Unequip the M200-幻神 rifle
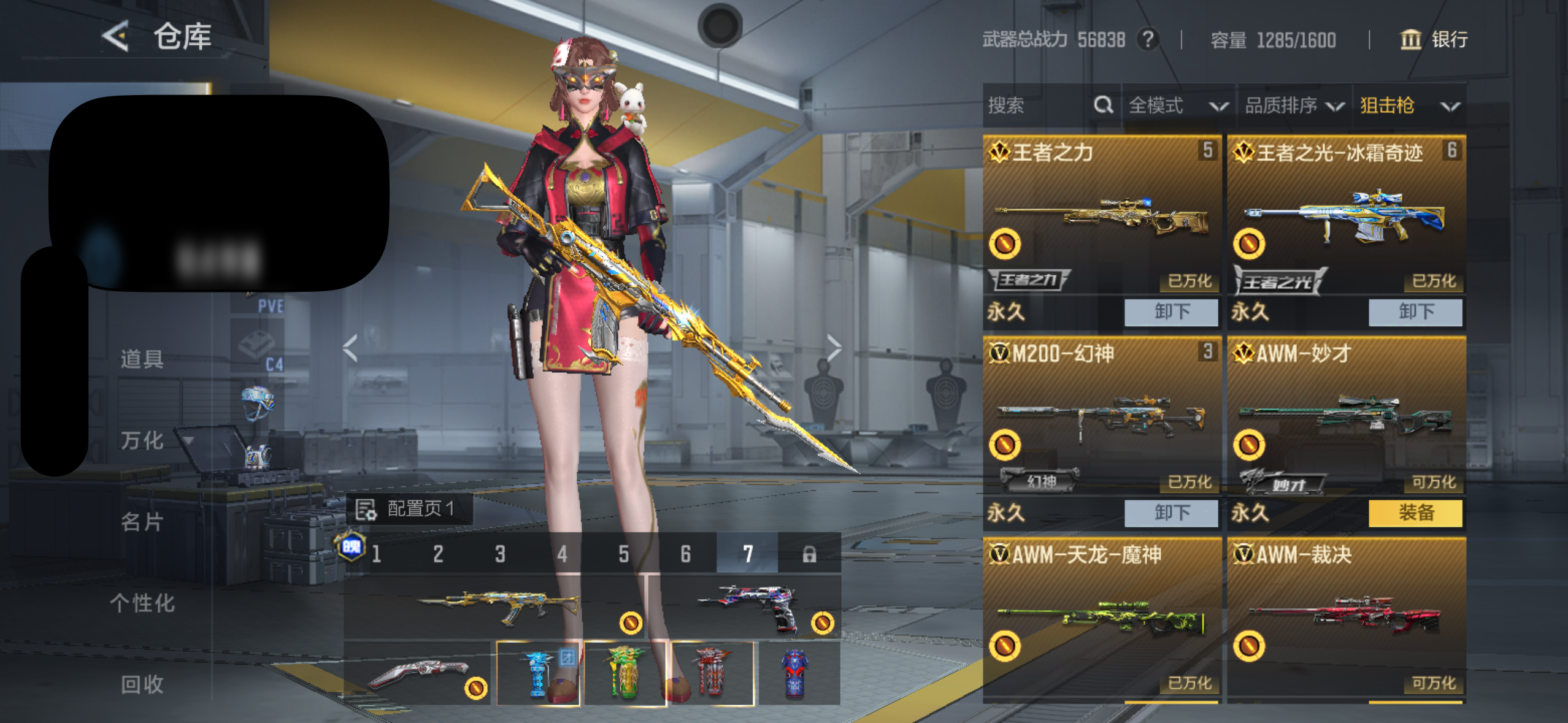 1170,513
